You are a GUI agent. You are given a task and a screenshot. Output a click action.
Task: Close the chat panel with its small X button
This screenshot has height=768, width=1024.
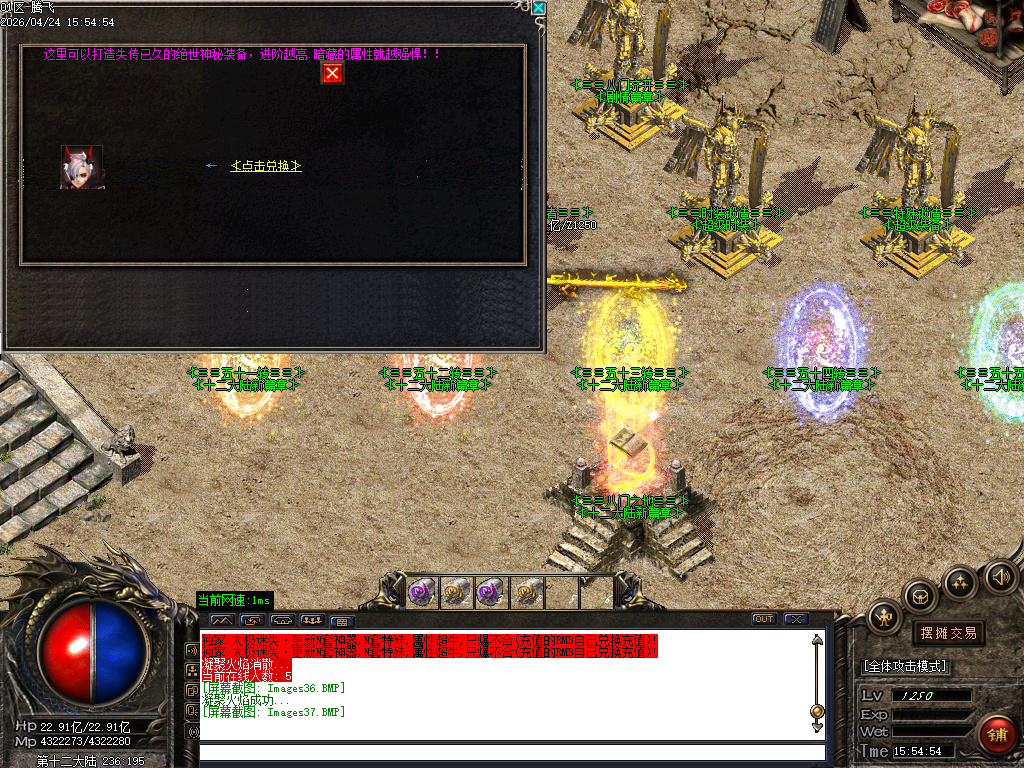(795, 619)
